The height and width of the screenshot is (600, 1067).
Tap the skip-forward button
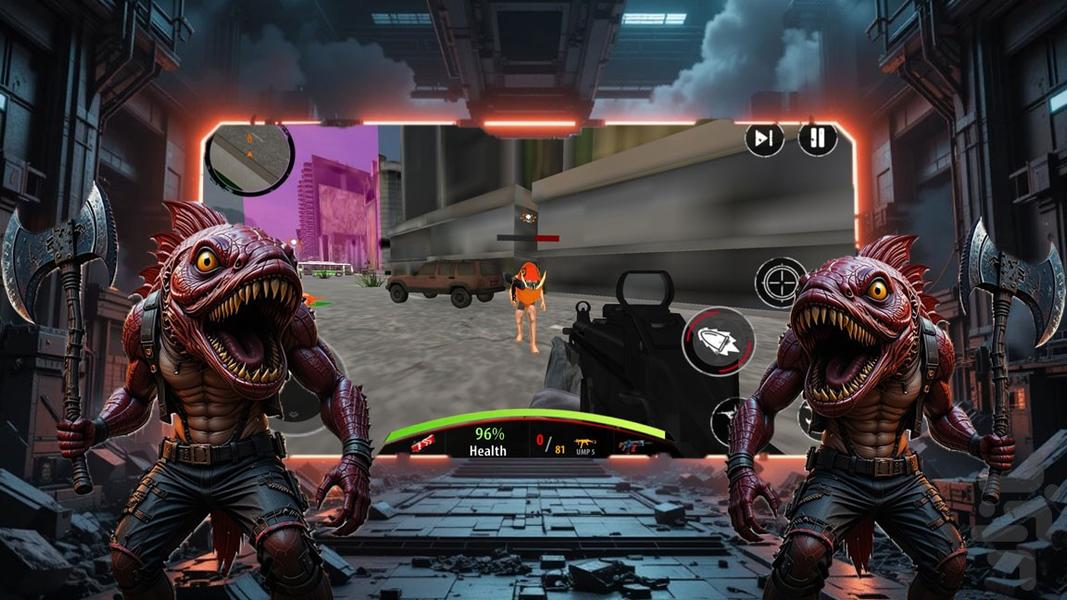764,139
